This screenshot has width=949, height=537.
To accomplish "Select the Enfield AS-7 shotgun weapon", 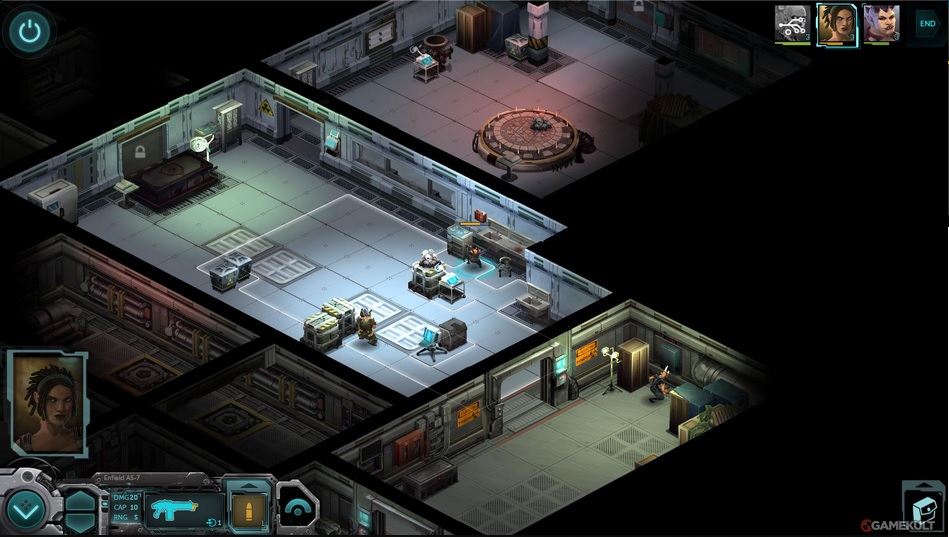I will coord(183,509).
